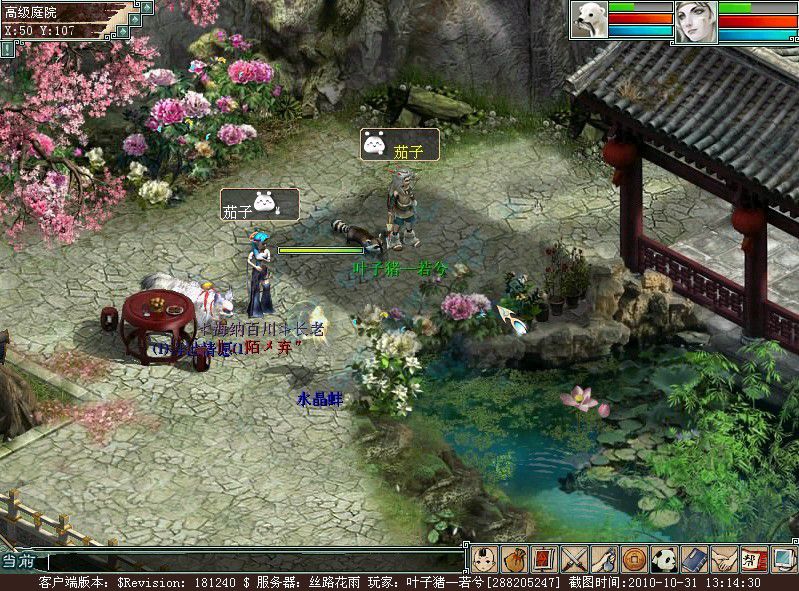Open the character face icon in toolbar

pos(484,559)
